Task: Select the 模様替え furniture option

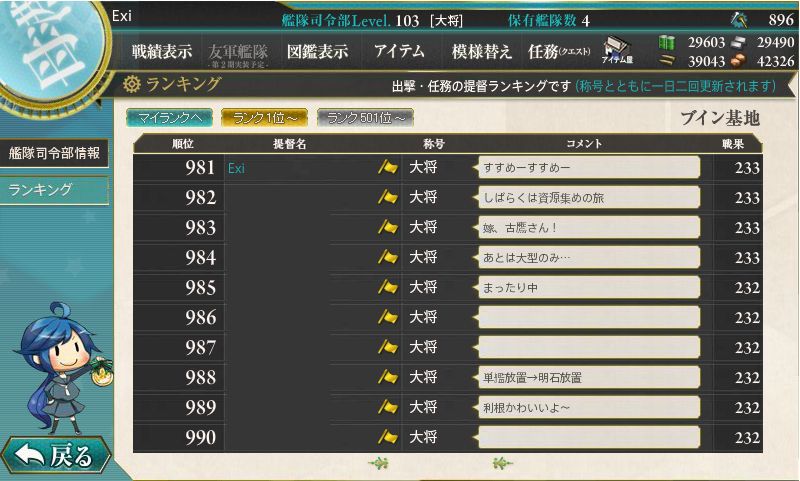Action: pos(482,52)
